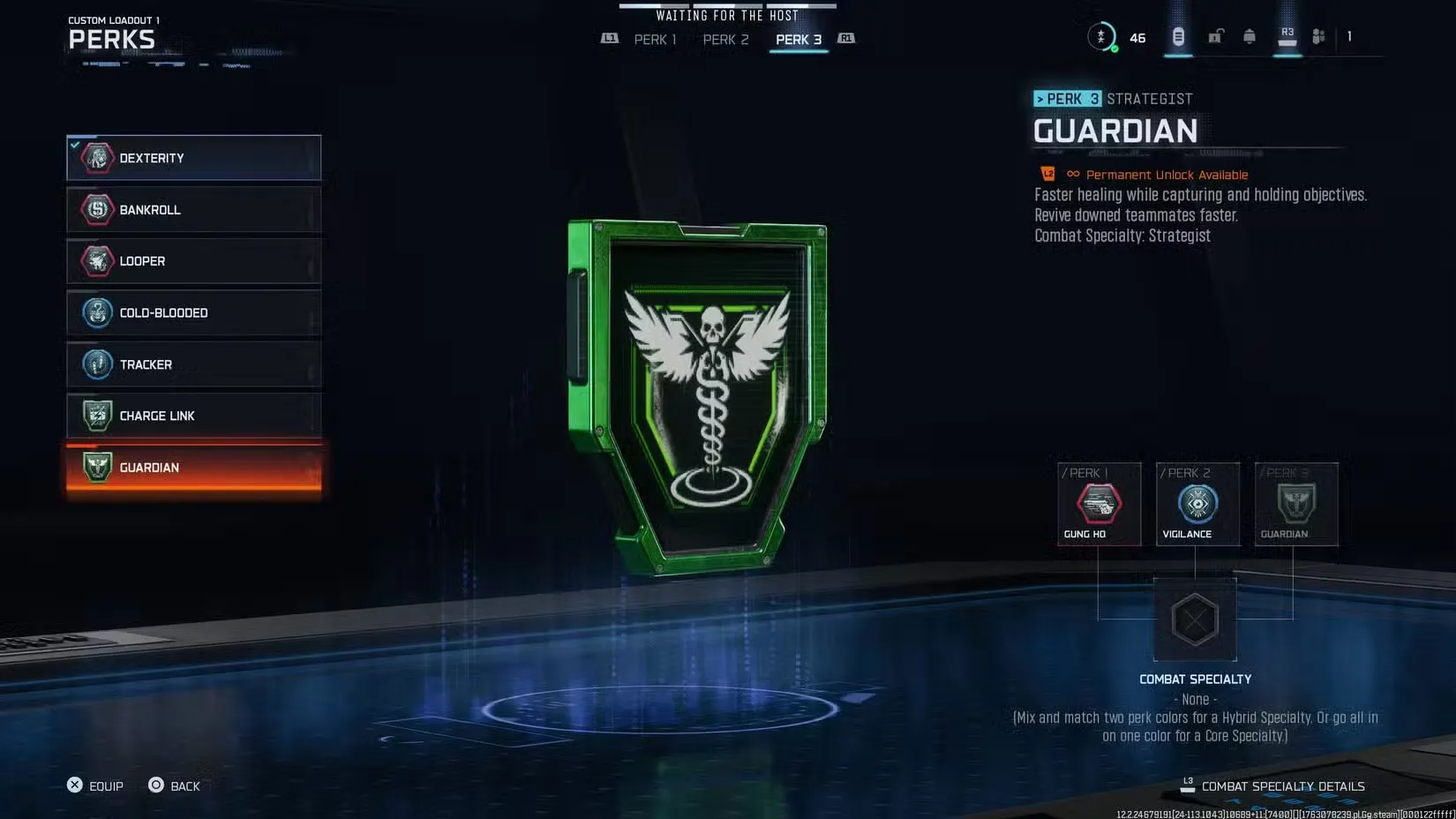Open the Gung Ho perk thumbnail under Perk 1

[x=1099, y=504]
